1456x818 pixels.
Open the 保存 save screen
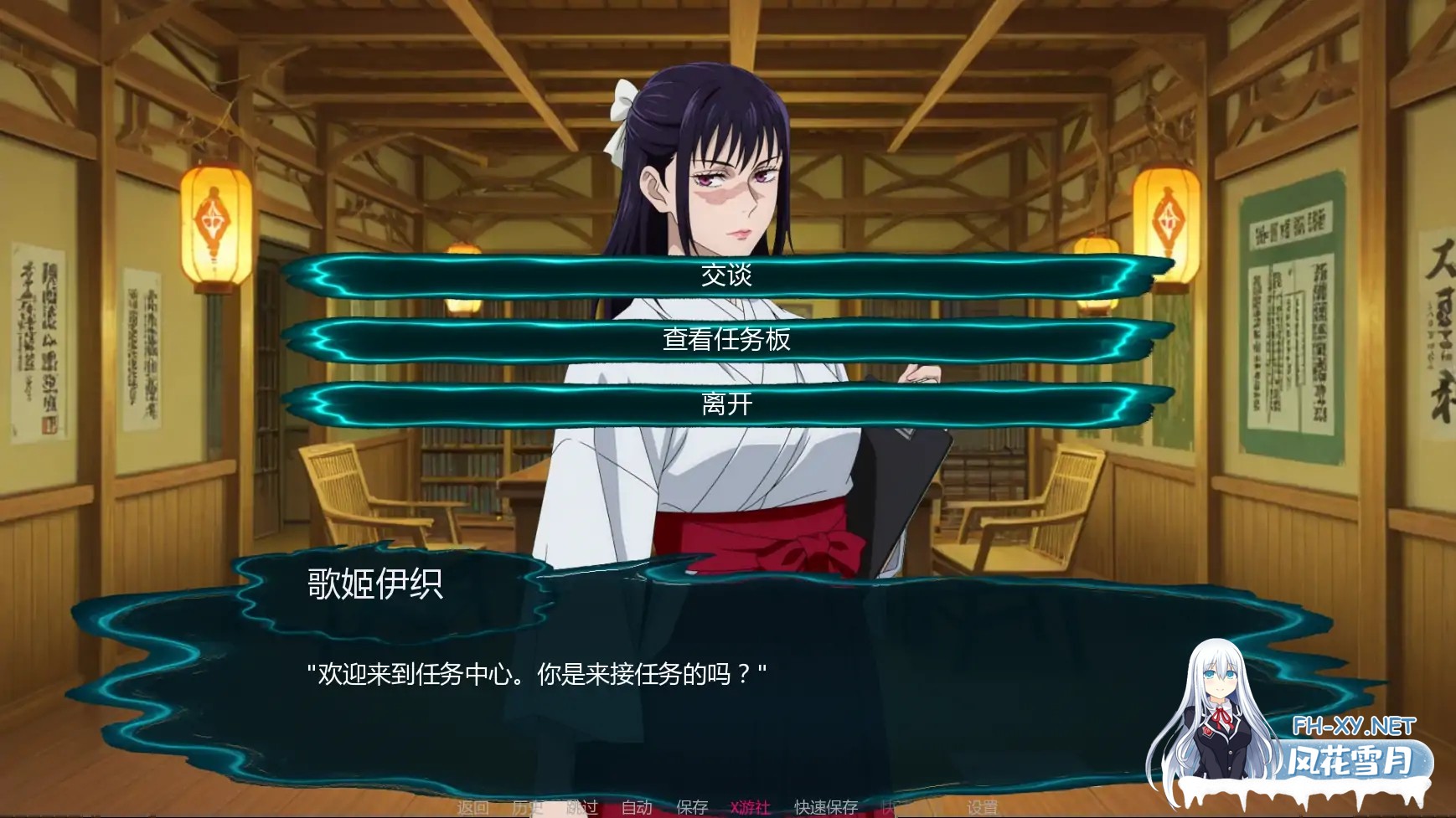click(693, 807)
